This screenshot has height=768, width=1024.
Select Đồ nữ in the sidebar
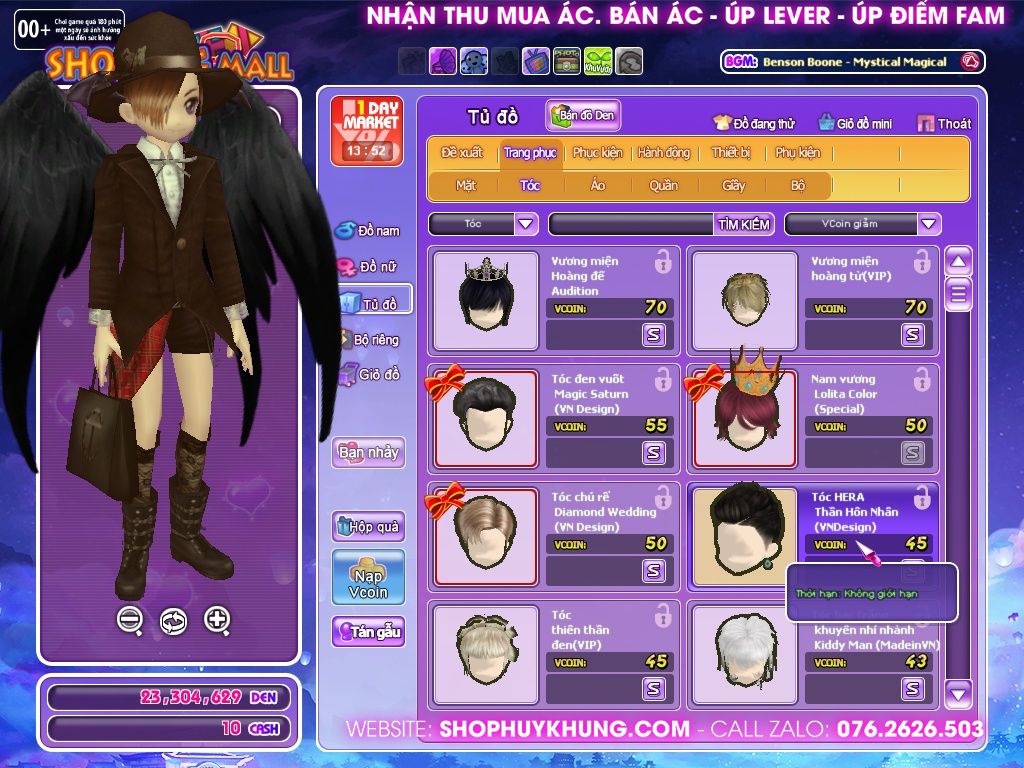[x=368, y=267]
